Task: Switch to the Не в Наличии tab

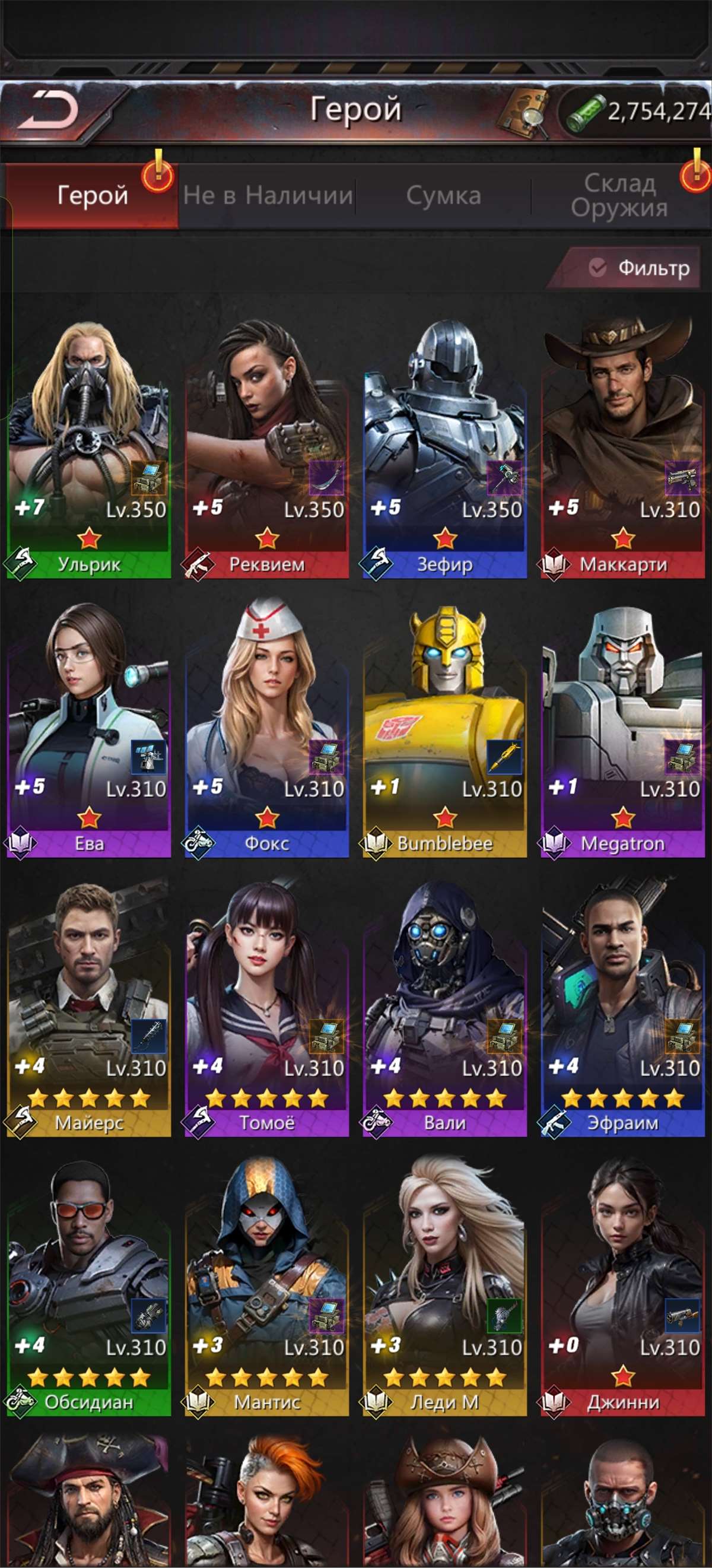Action: click(x=268, y=195)
